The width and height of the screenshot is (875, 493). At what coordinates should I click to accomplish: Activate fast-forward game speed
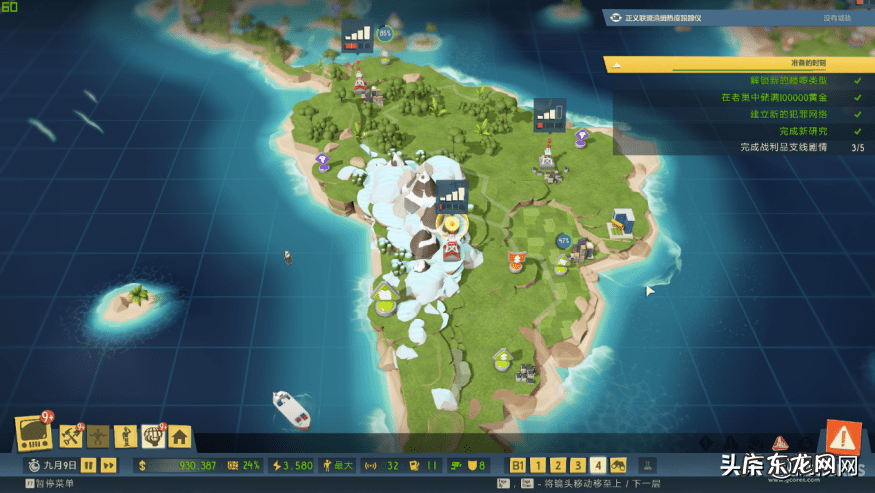coord(108,465)
